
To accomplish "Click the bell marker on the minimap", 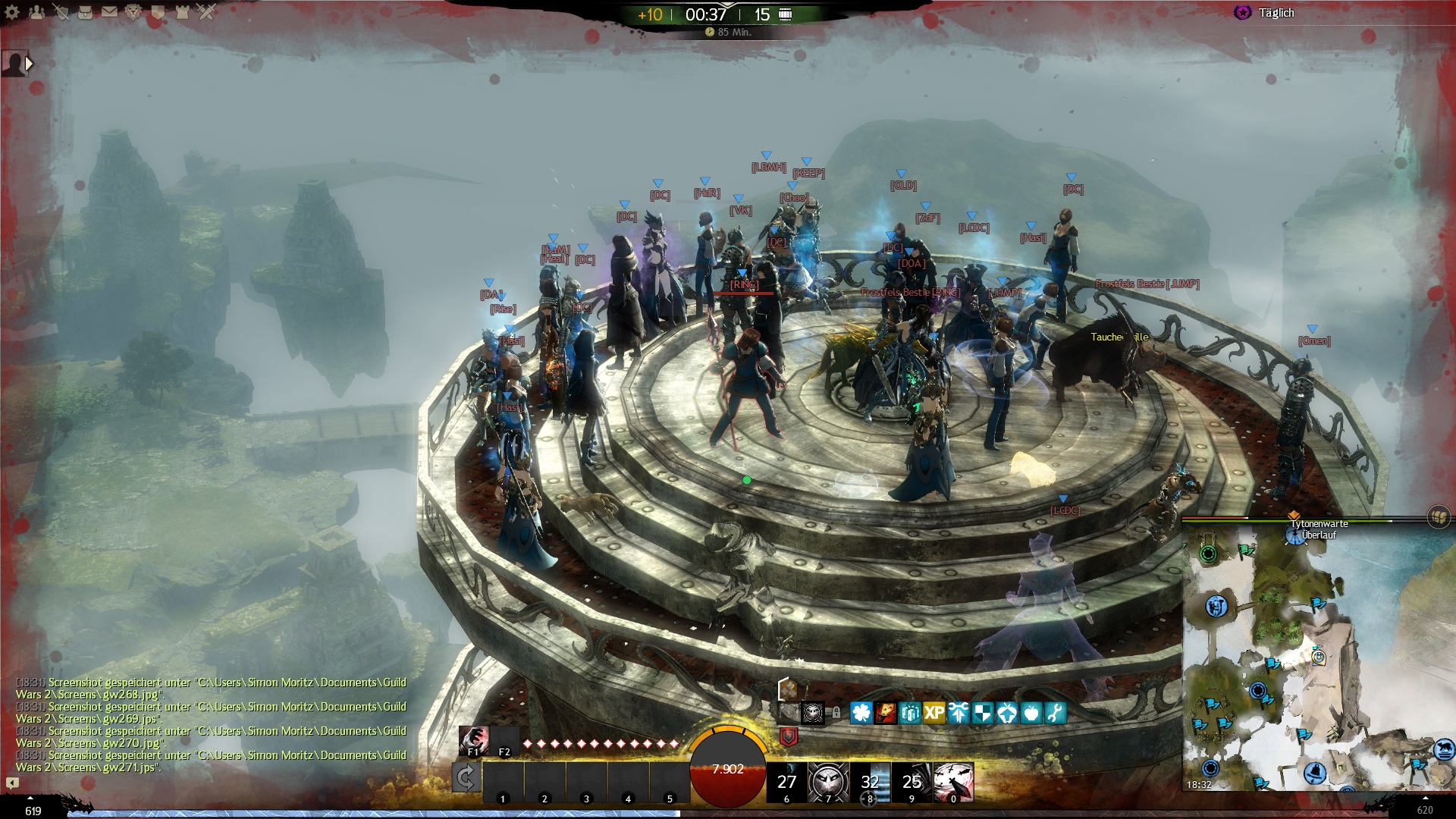I will 1313,772.
